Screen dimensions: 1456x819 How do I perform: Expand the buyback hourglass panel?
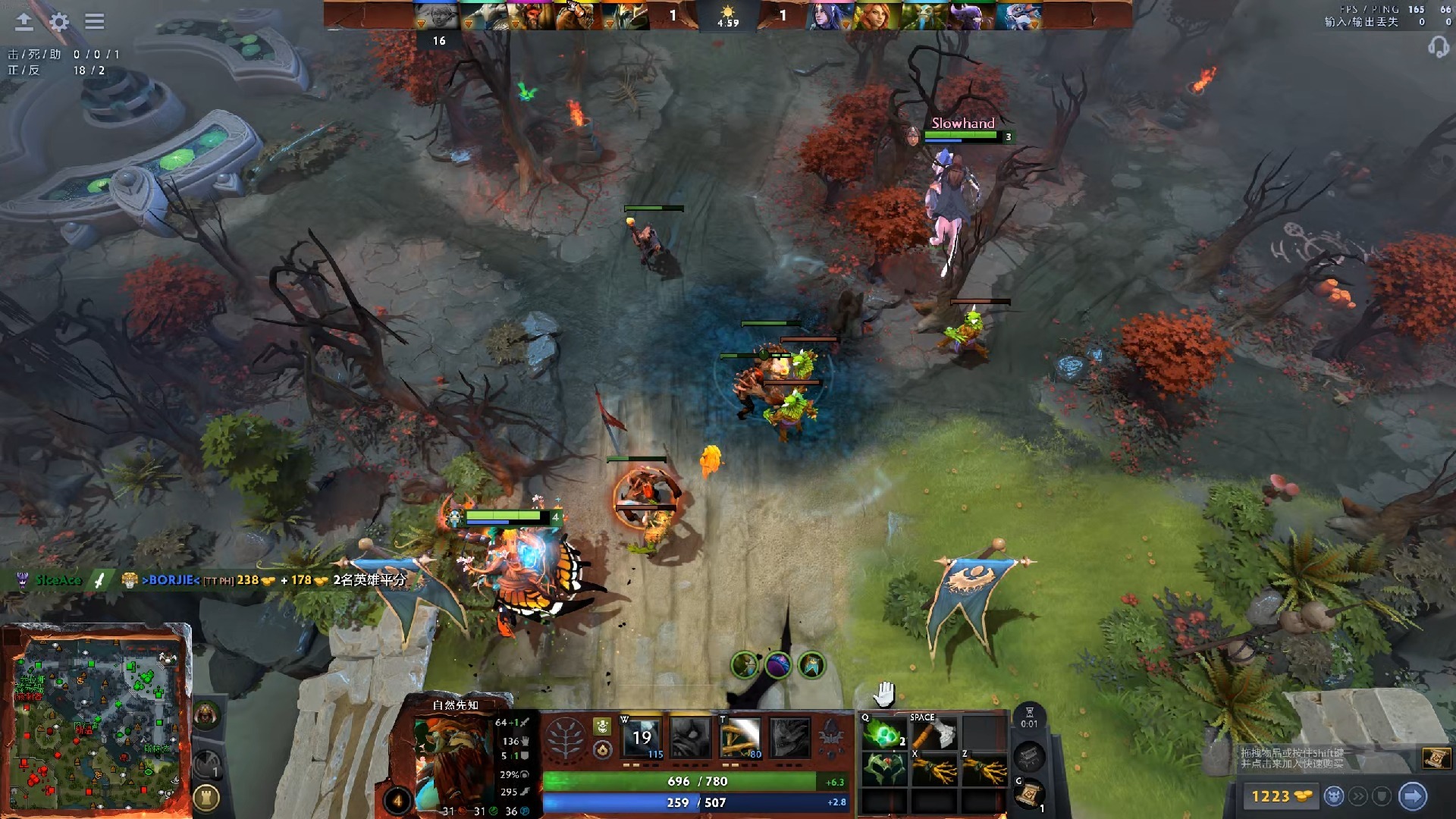tap(1030, 716)
